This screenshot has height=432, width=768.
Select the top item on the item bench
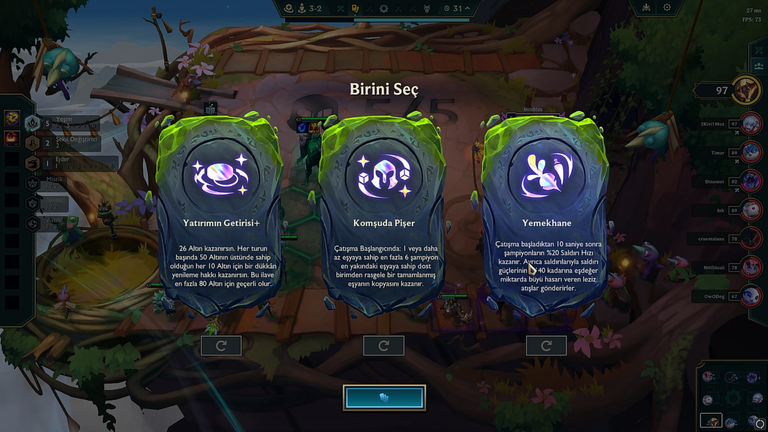coord(12,118)
